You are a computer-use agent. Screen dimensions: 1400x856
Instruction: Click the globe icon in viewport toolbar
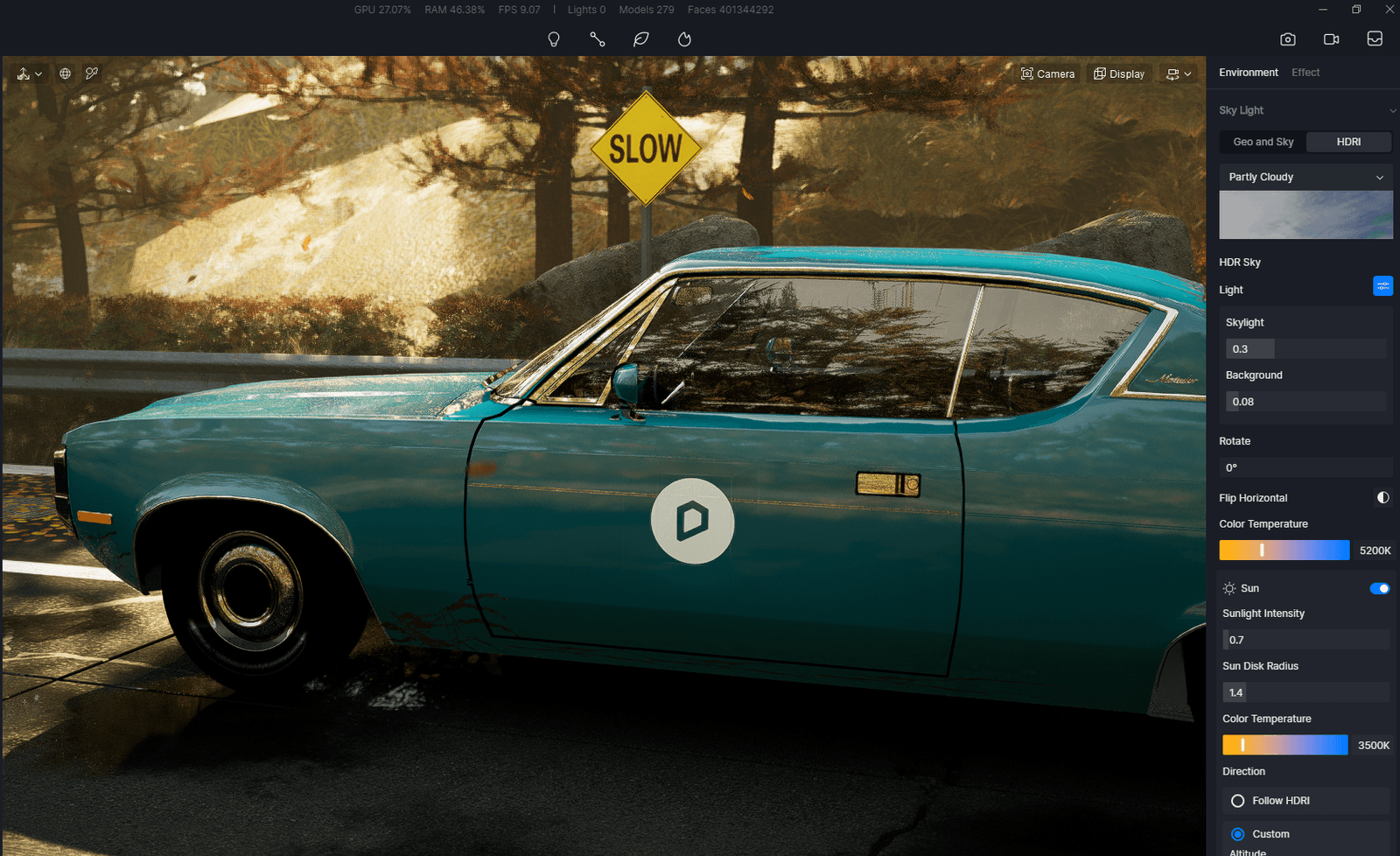click(65, 74)
